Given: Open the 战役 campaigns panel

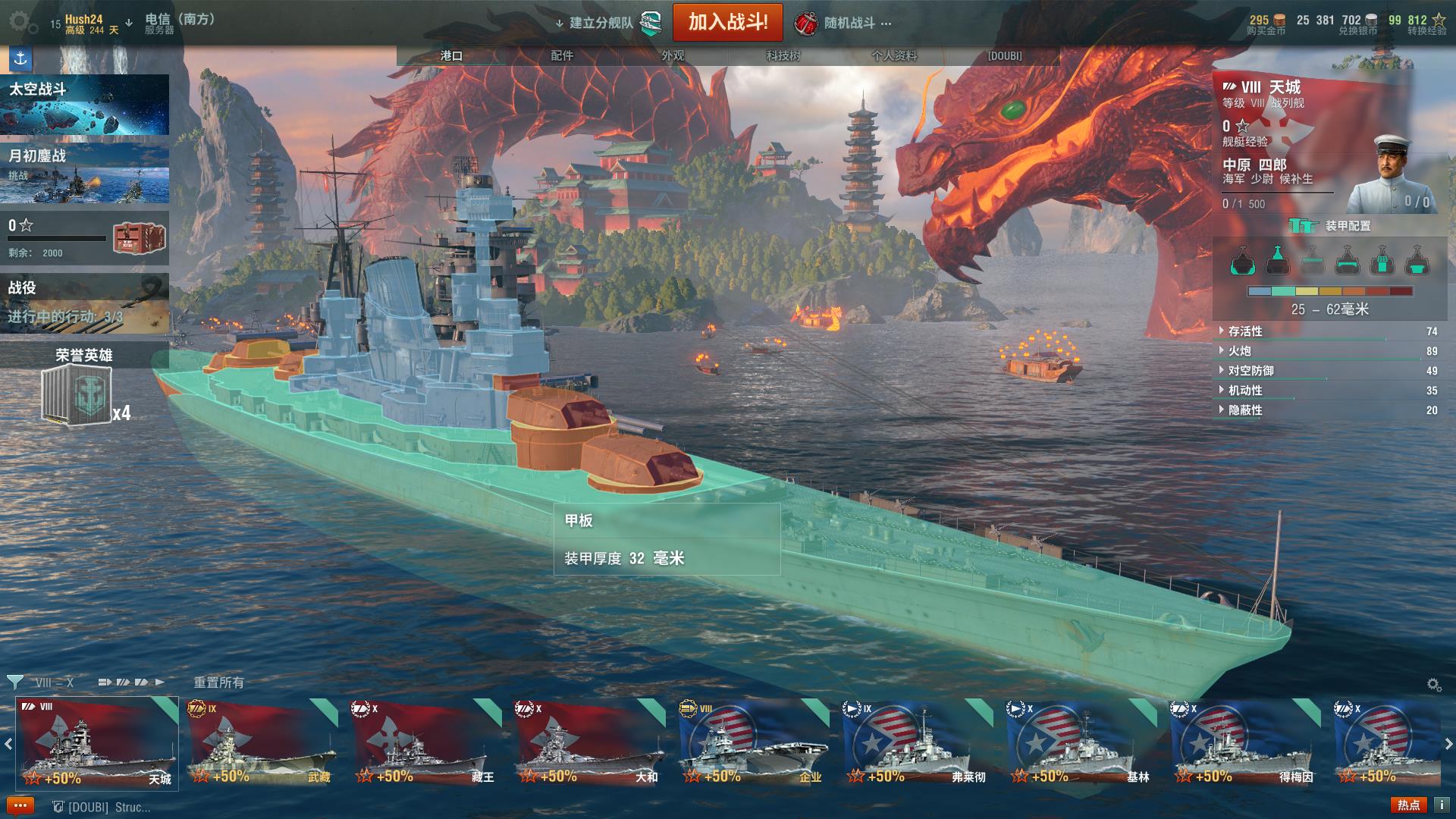Looking at the screenshot, I should tap(84, 302).
